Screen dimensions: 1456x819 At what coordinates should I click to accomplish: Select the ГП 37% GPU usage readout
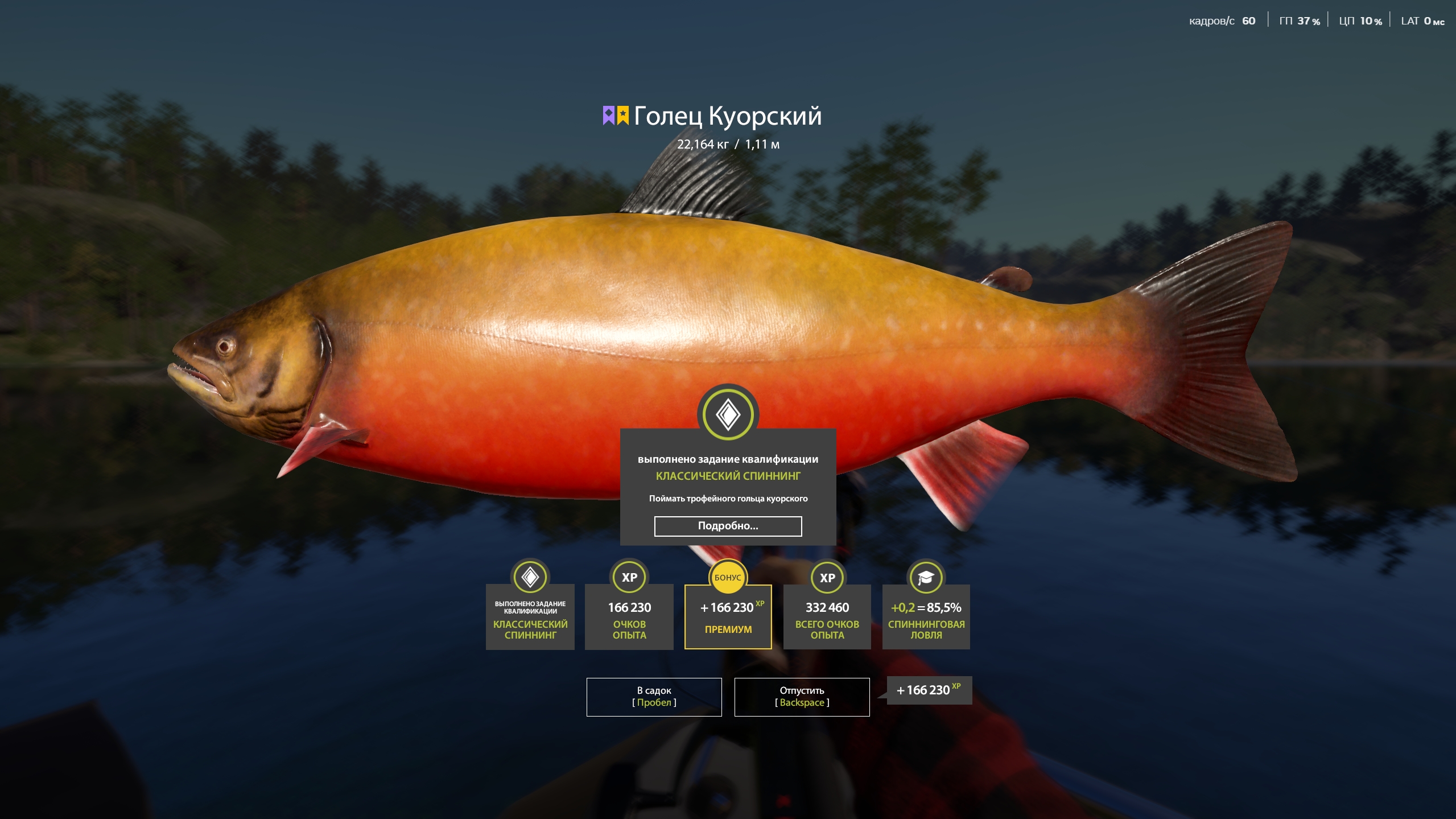click(1300, 20)
